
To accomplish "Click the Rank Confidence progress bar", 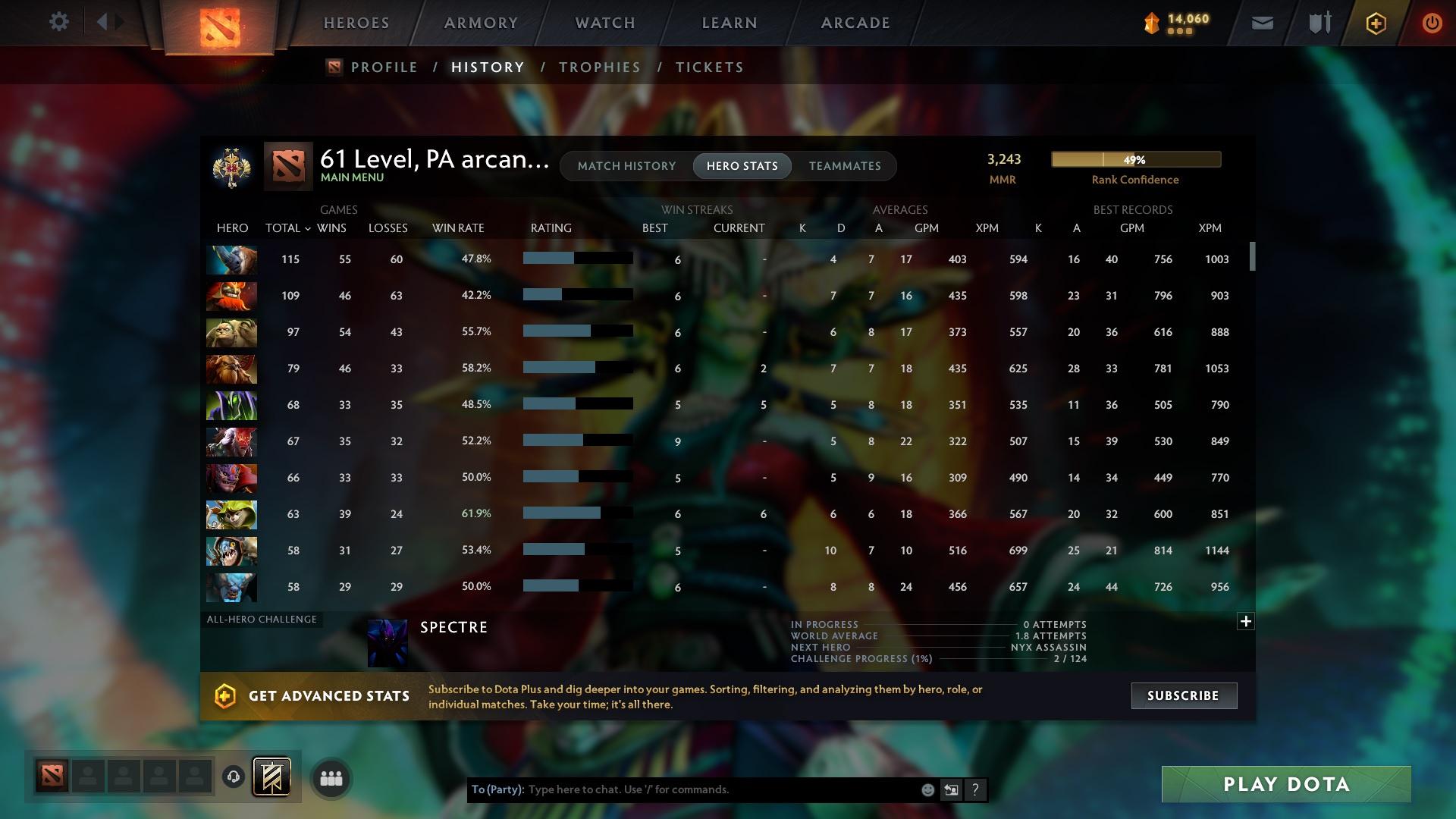I will [x=1135, y=159].
